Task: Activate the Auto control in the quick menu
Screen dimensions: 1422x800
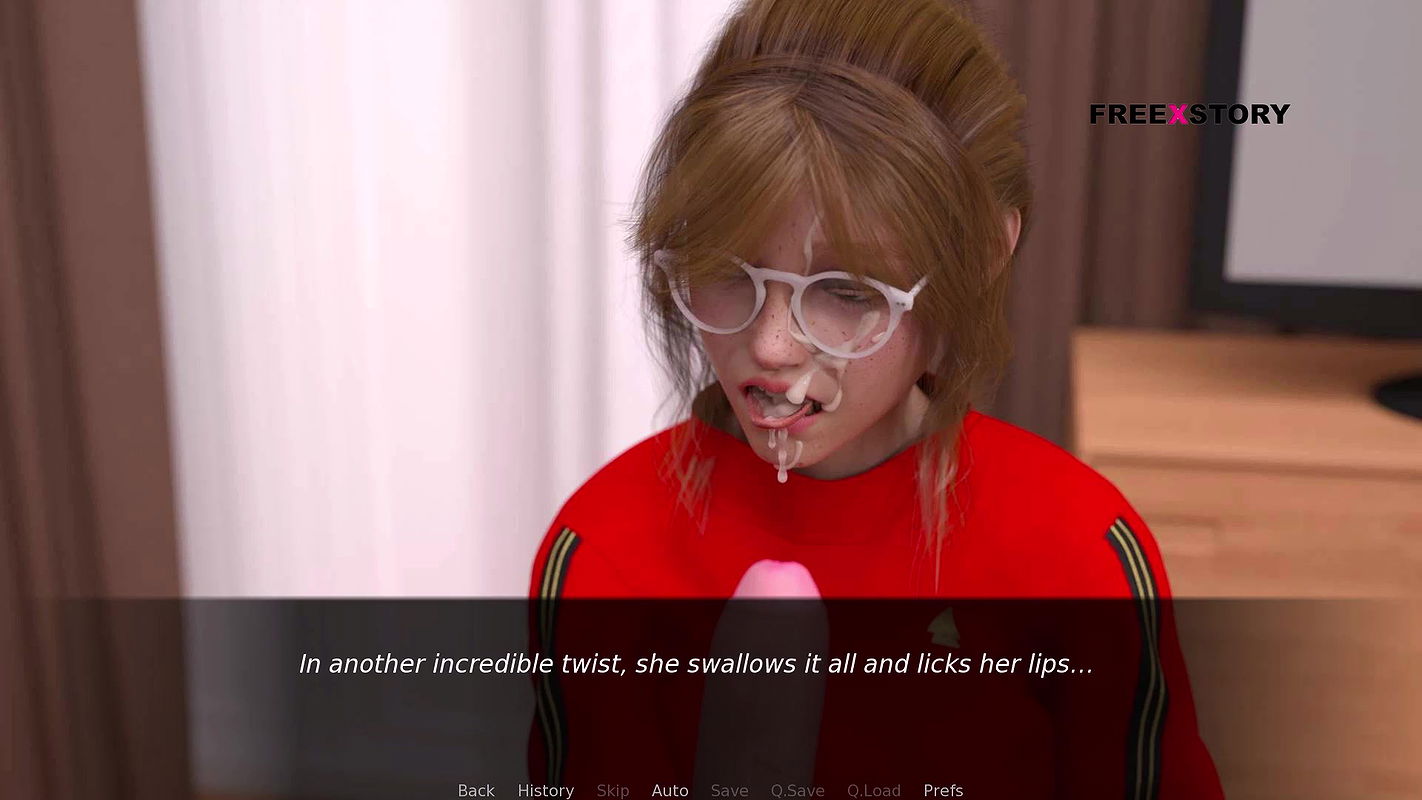Action: (670, 790)
